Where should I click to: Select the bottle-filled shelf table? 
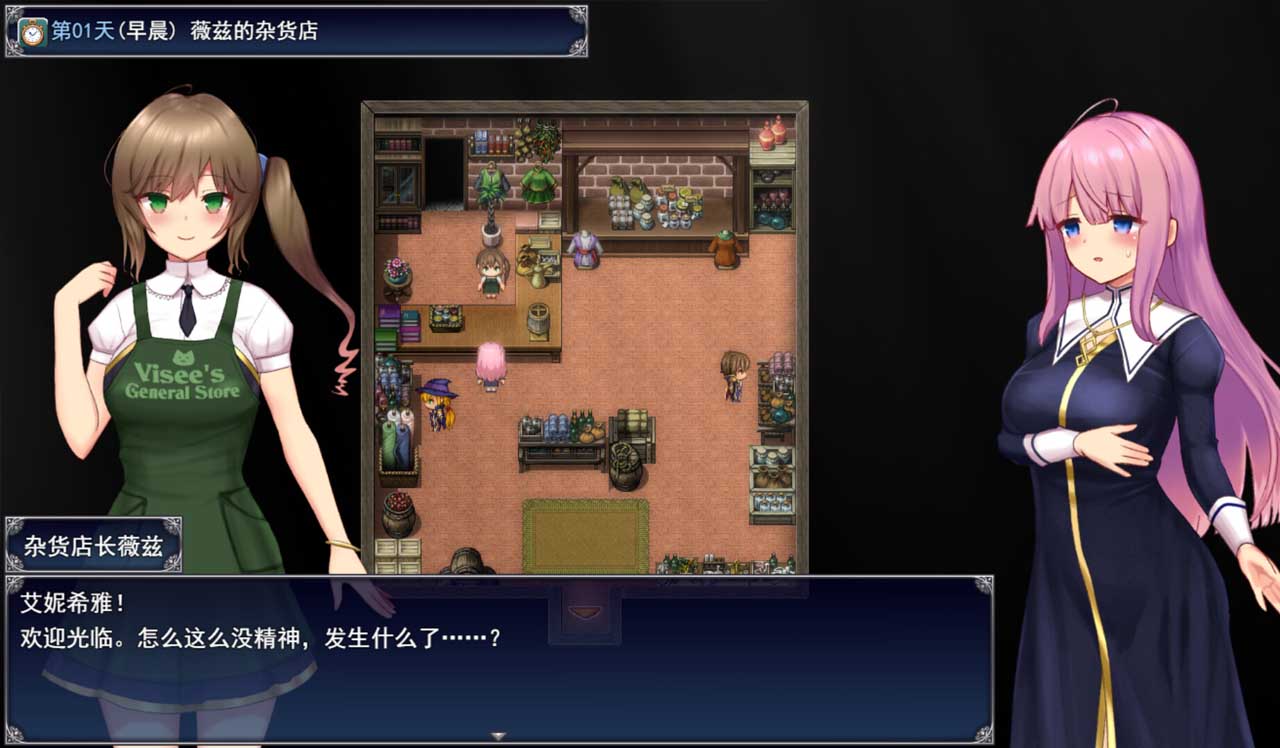point(560,428)
